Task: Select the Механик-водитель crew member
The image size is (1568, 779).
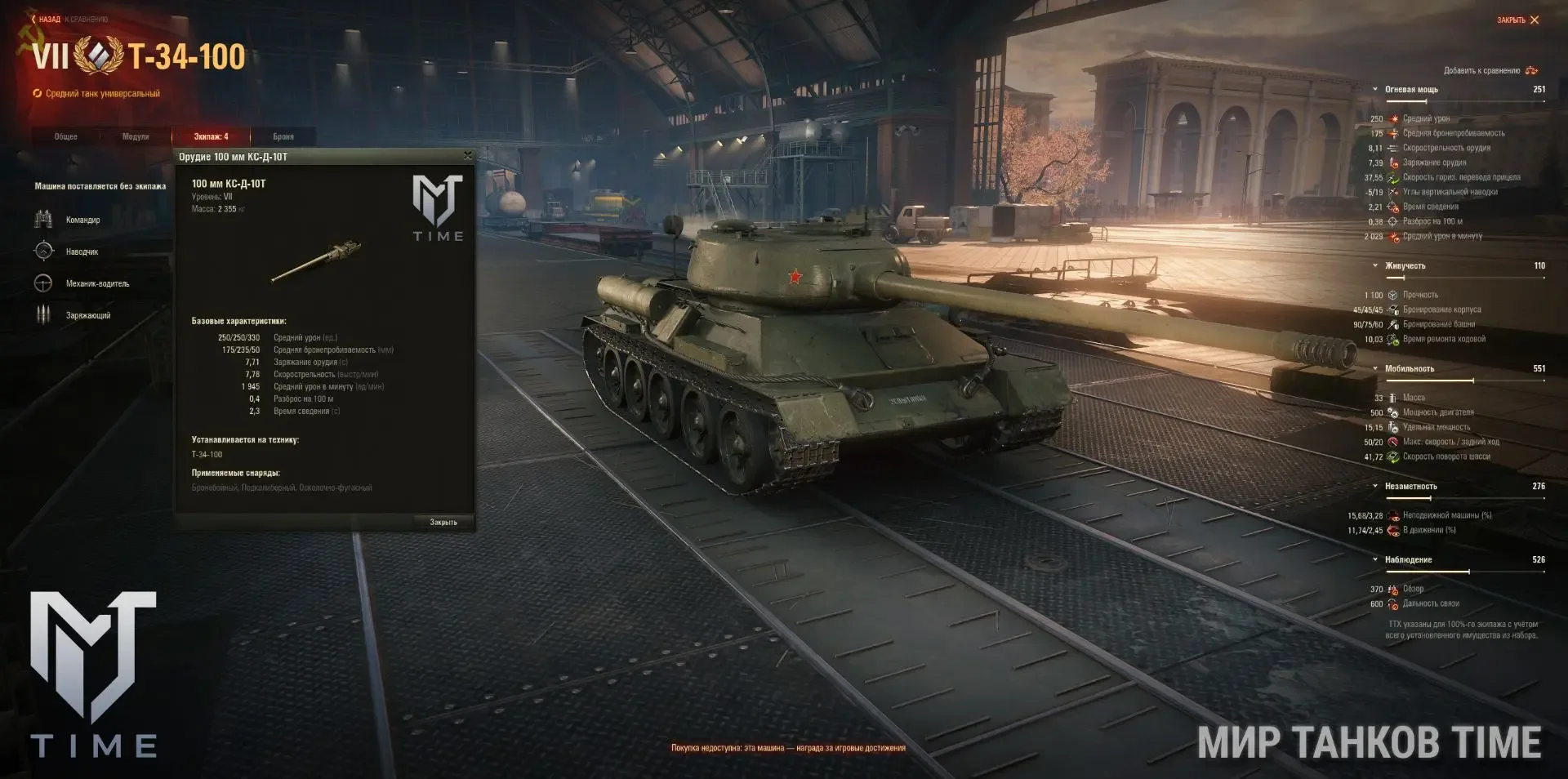Action: pos(96,283)
